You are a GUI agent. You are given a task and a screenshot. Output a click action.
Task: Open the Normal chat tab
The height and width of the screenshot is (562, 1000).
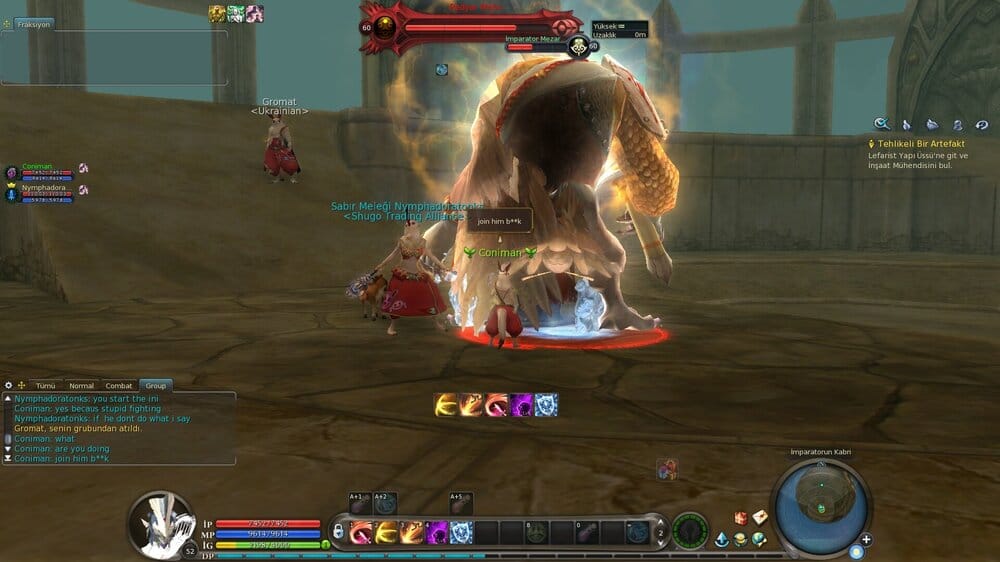[x=81, y=385]
